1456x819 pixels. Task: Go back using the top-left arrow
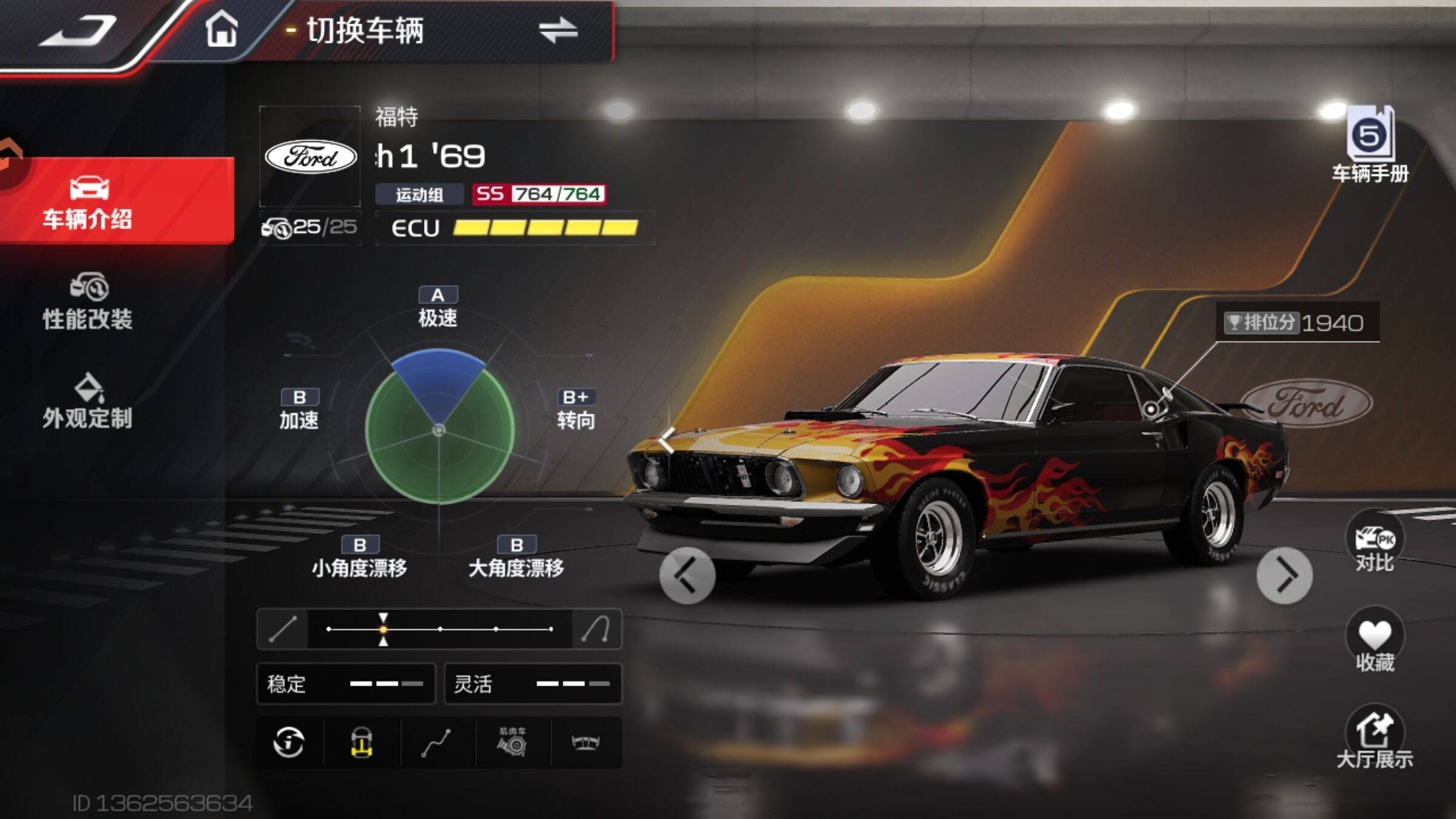coord(78,30)
